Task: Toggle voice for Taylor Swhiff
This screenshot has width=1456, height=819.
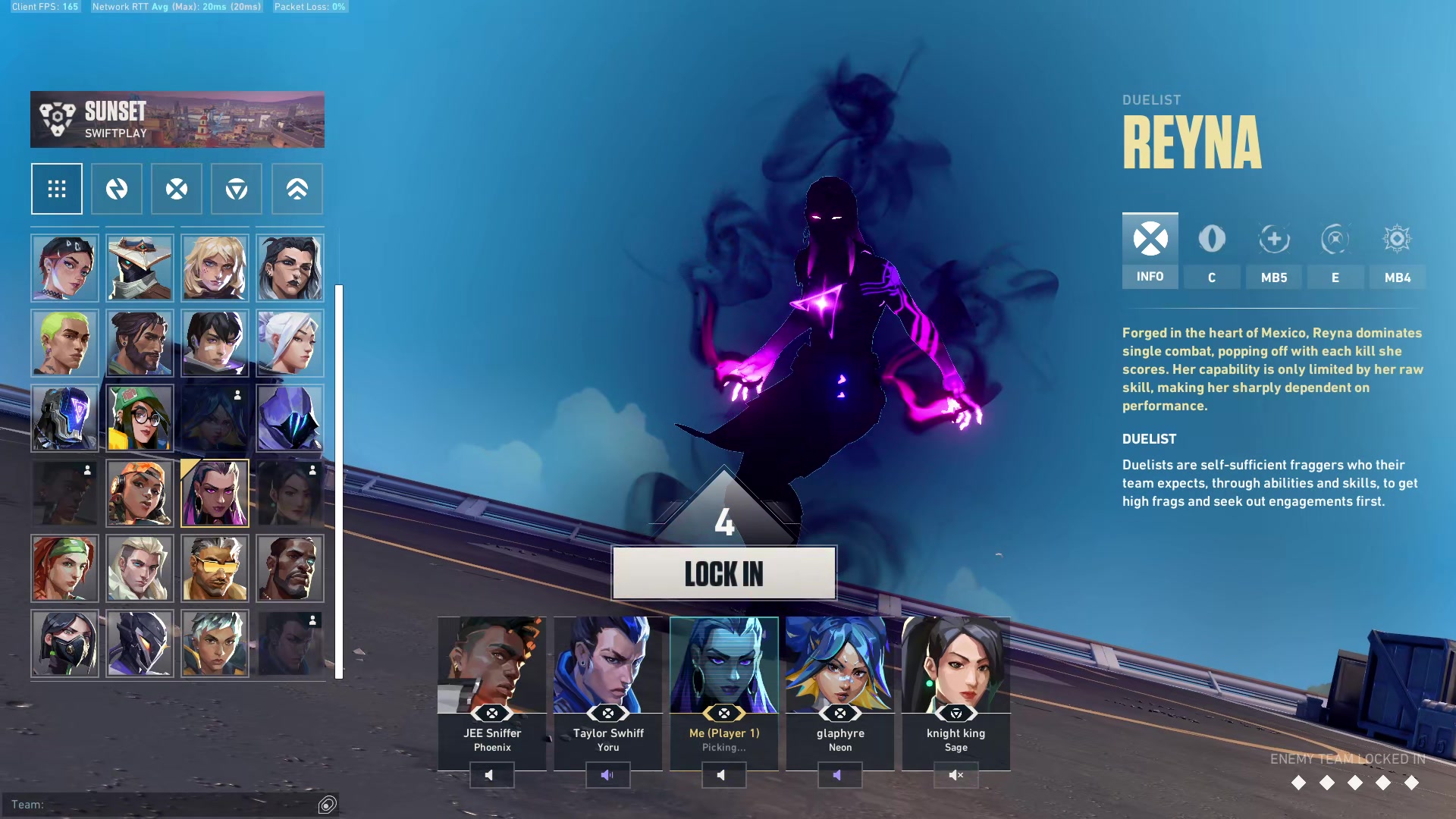Action: click(607, 775)
